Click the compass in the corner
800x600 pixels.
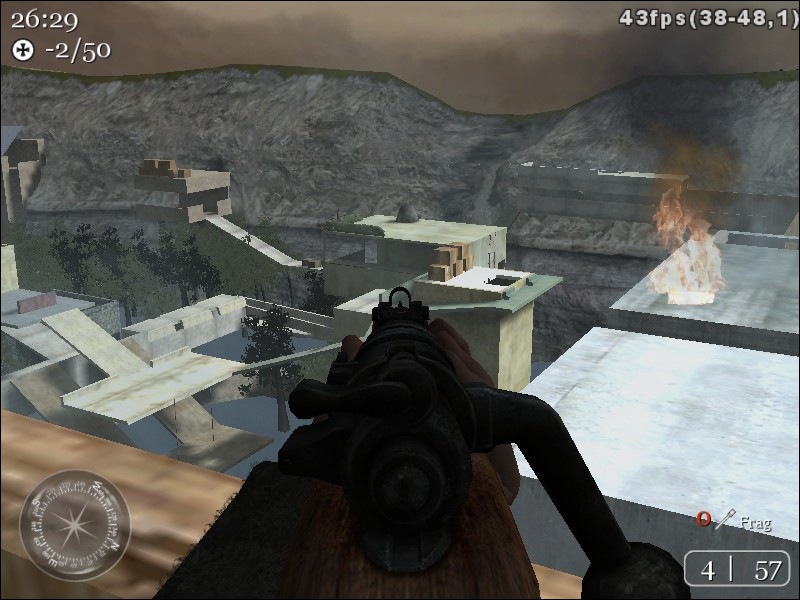(x=75, y=524)
